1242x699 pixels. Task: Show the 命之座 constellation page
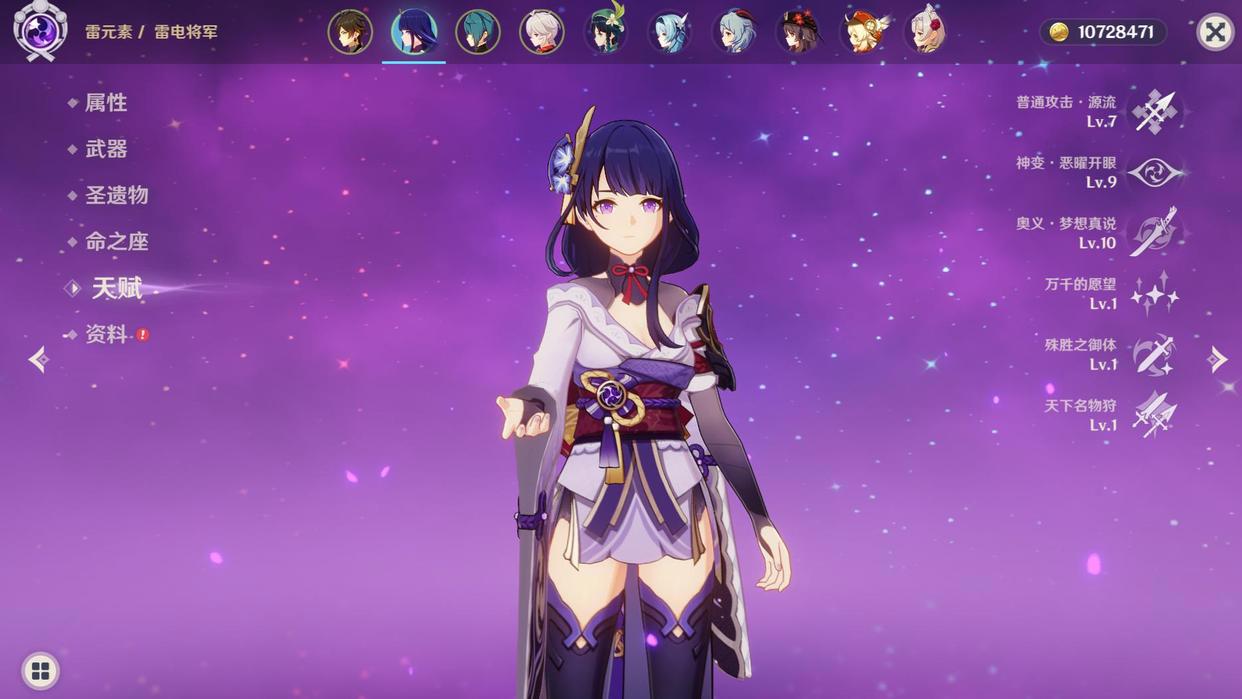pos(116,241)
